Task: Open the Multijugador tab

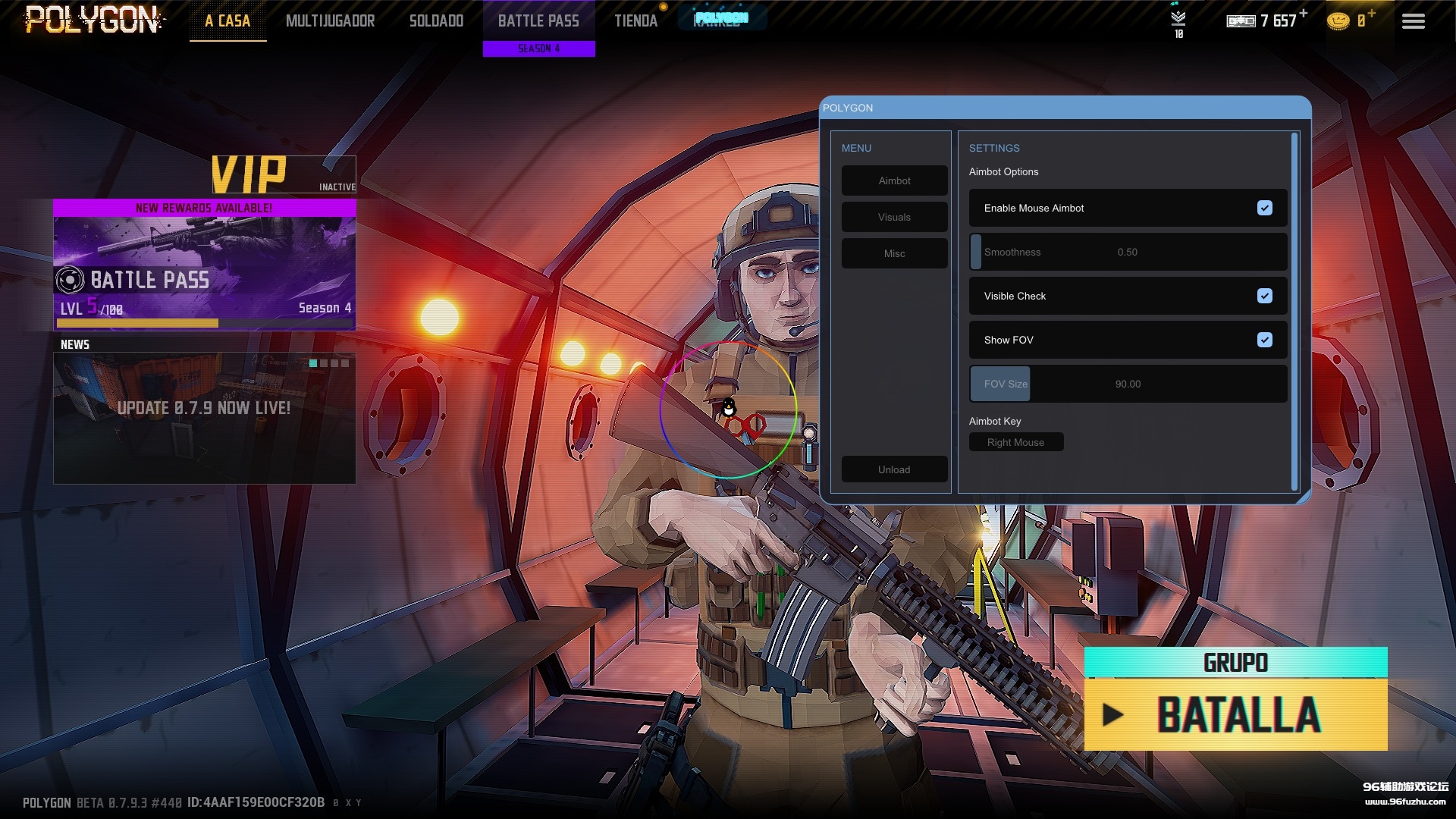Action: [x=330, y=21]
